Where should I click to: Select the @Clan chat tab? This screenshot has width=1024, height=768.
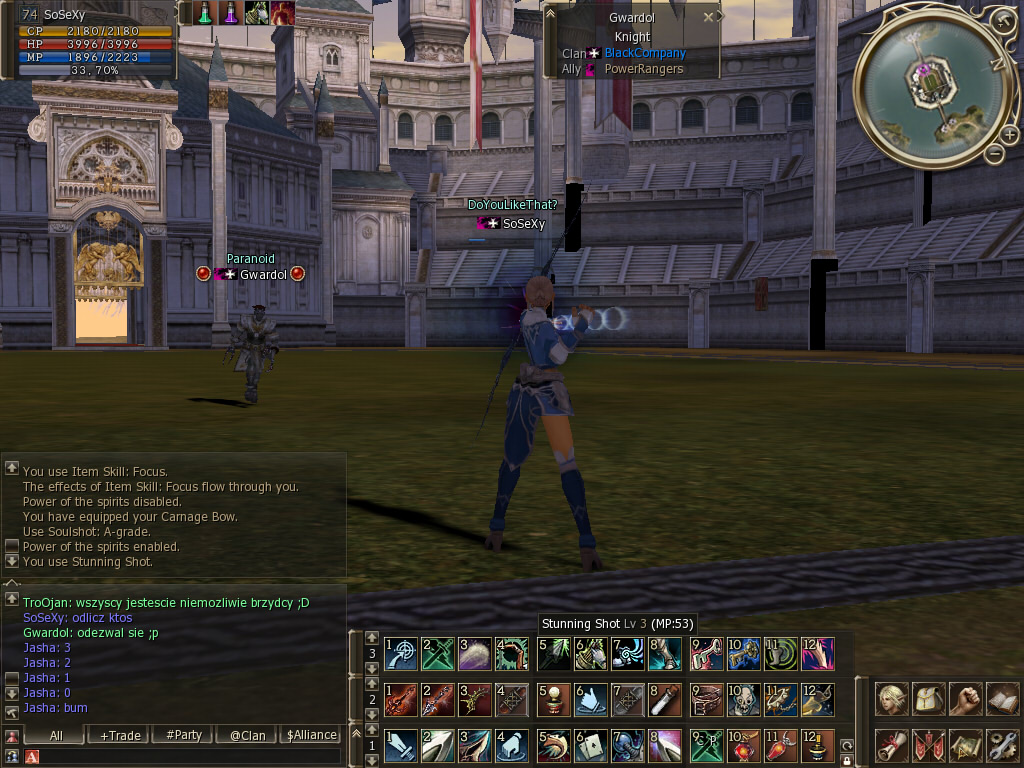(x=247, y=735)
